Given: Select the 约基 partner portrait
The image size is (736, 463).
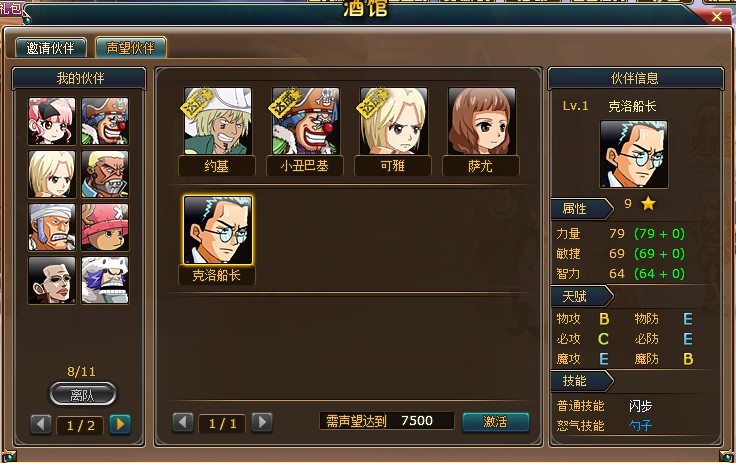Looking at the screenshot, I should (217, 121).
